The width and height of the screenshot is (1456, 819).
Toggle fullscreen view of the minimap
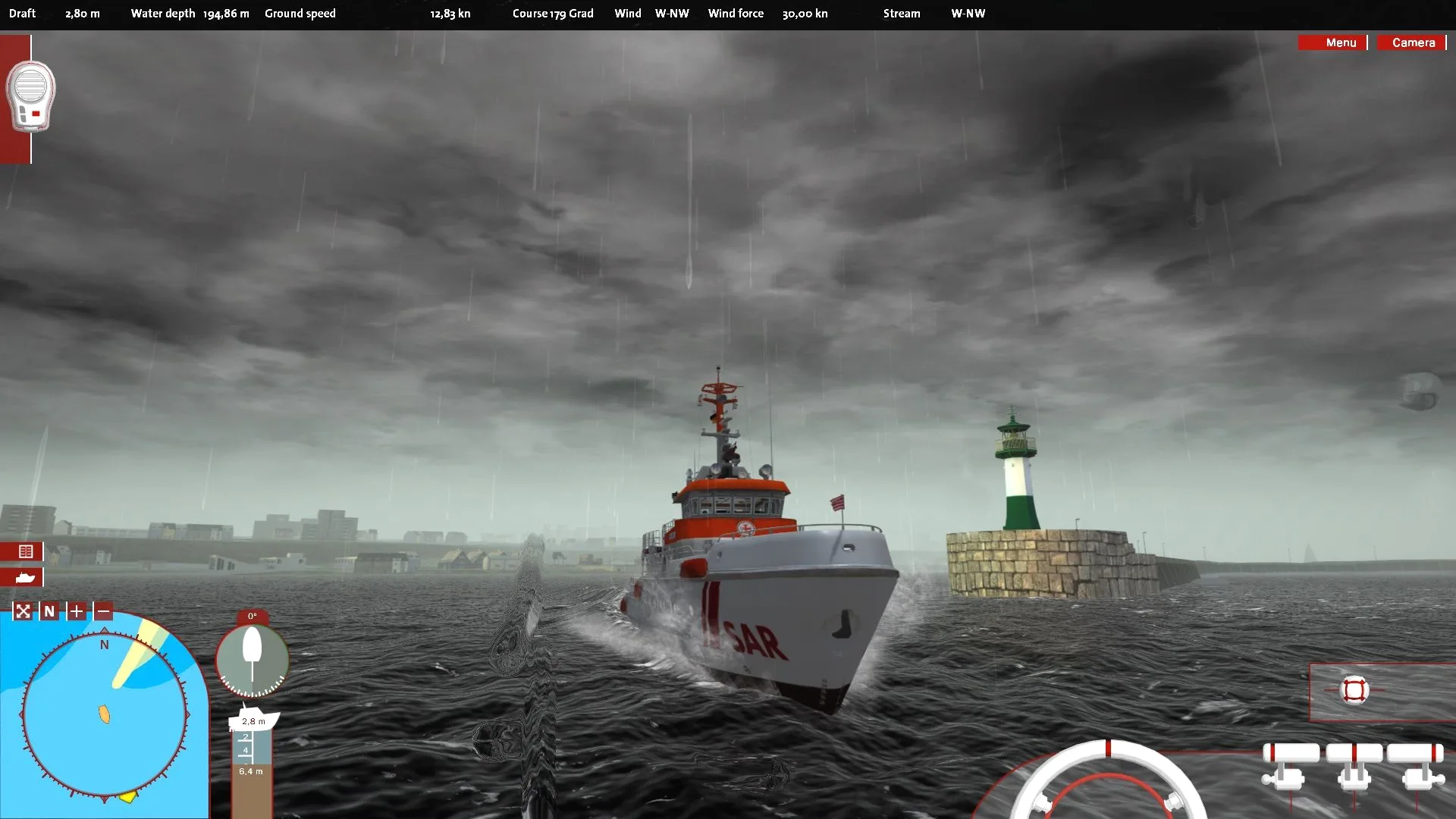[23, 610]
